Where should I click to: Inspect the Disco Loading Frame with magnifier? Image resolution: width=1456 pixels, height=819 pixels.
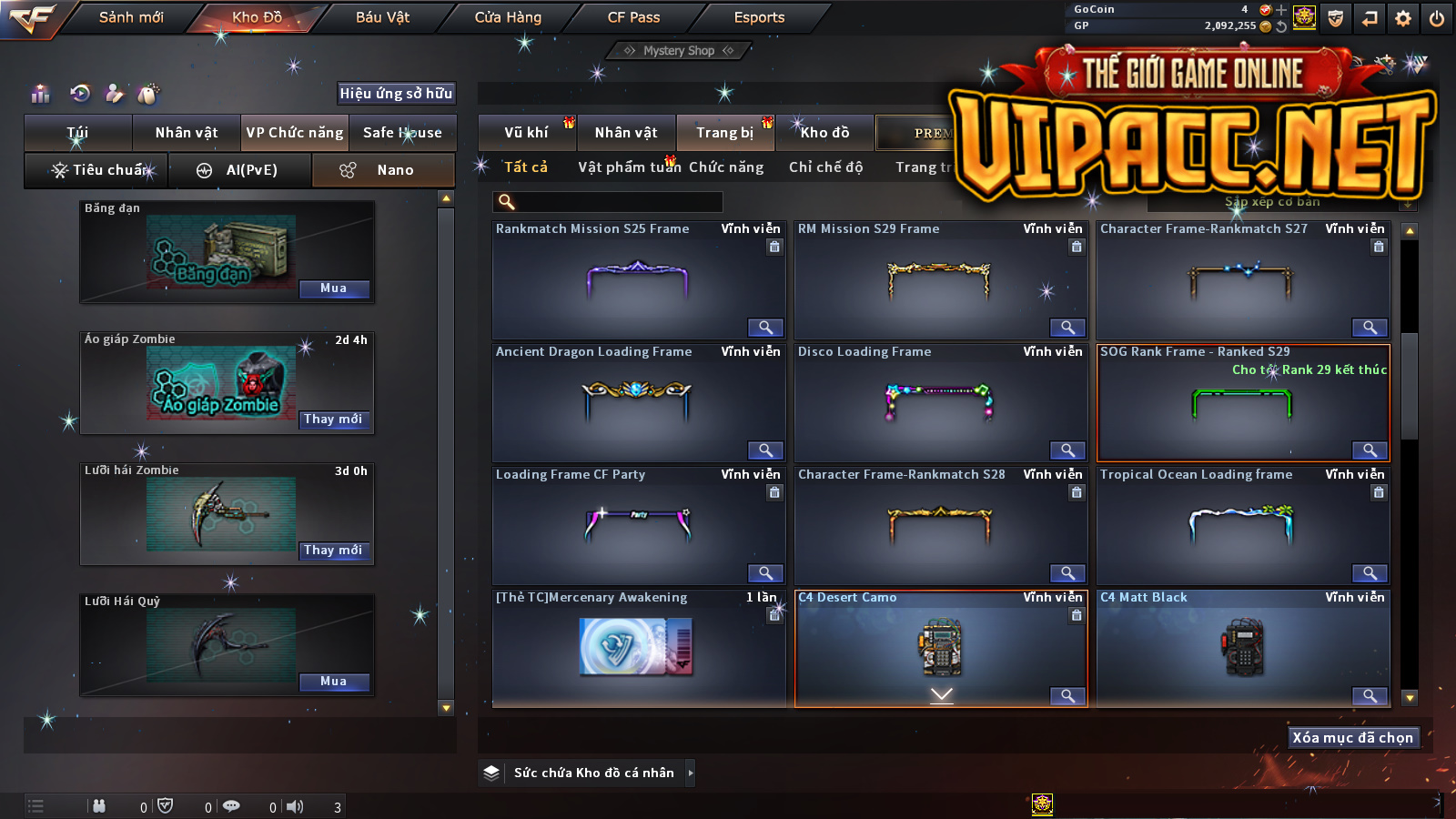[x=1067, y=450]
